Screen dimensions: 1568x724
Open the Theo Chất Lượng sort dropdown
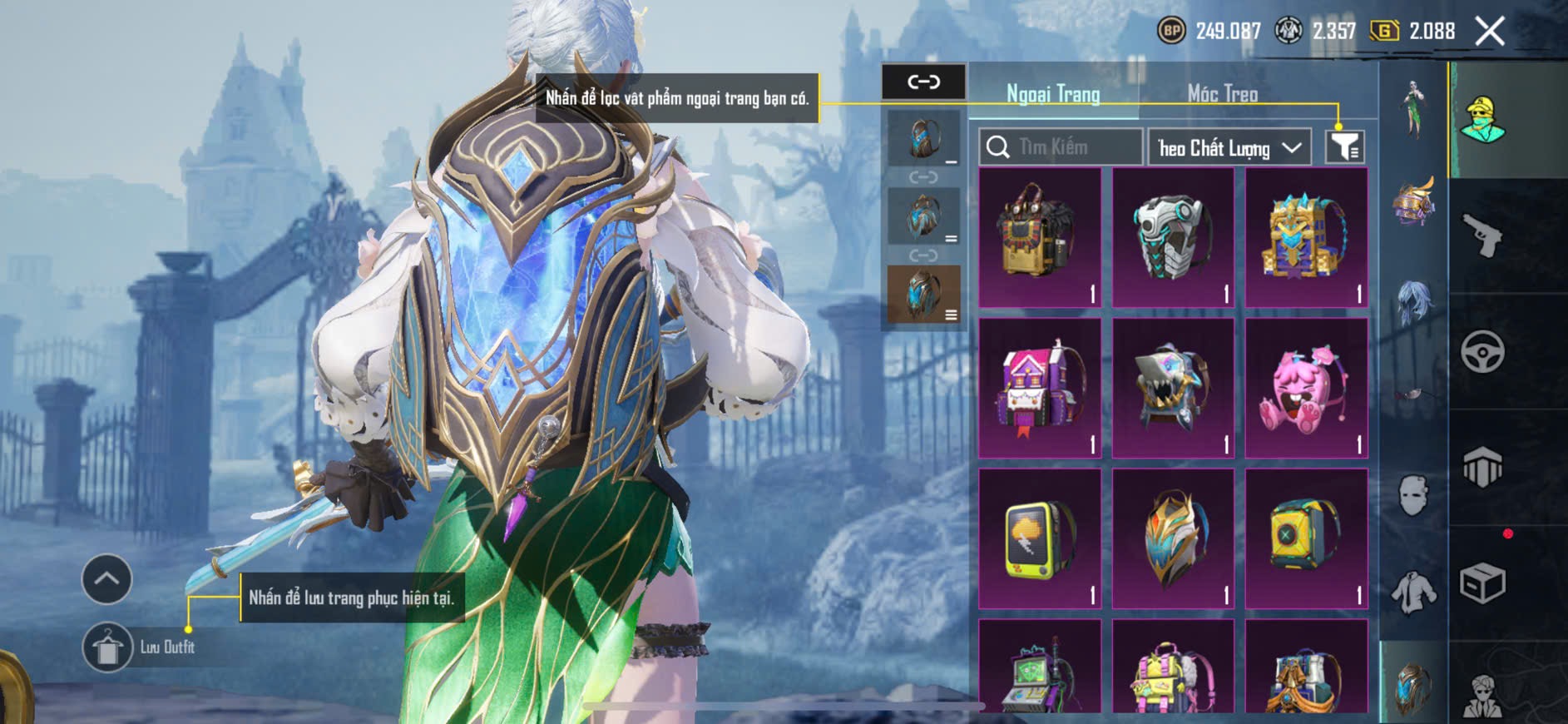1229,148
